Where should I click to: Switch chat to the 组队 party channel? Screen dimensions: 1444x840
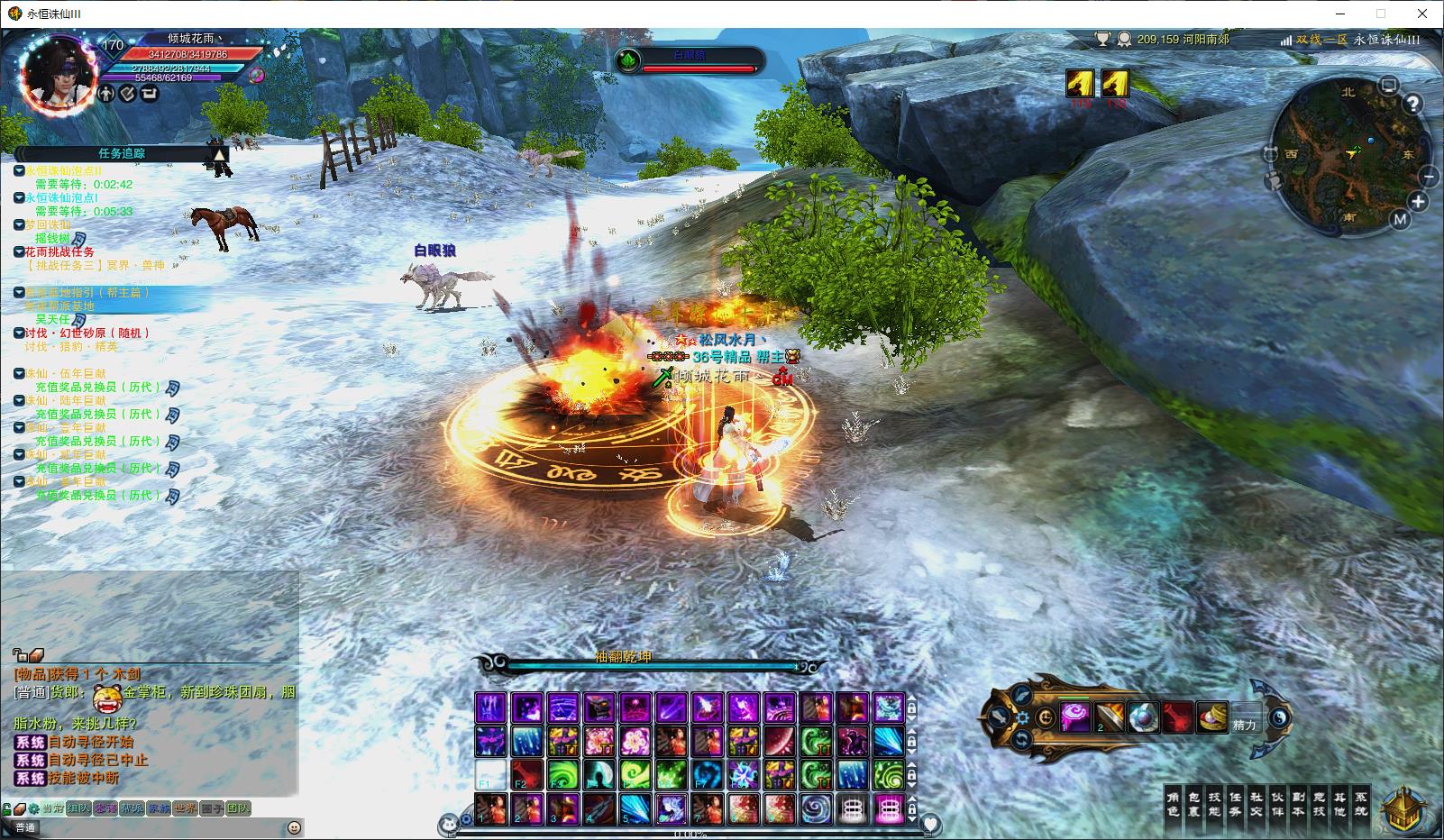[x=78, y=808]
